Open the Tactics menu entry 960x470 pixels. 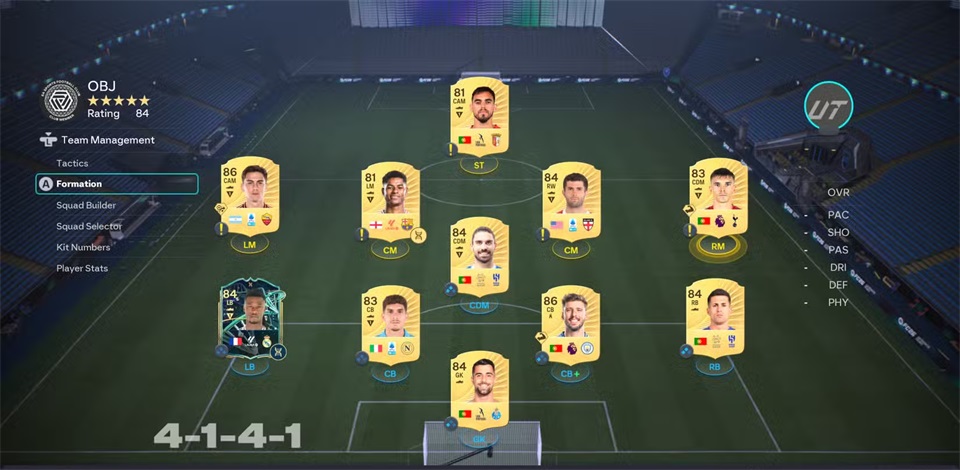point(72,163)
